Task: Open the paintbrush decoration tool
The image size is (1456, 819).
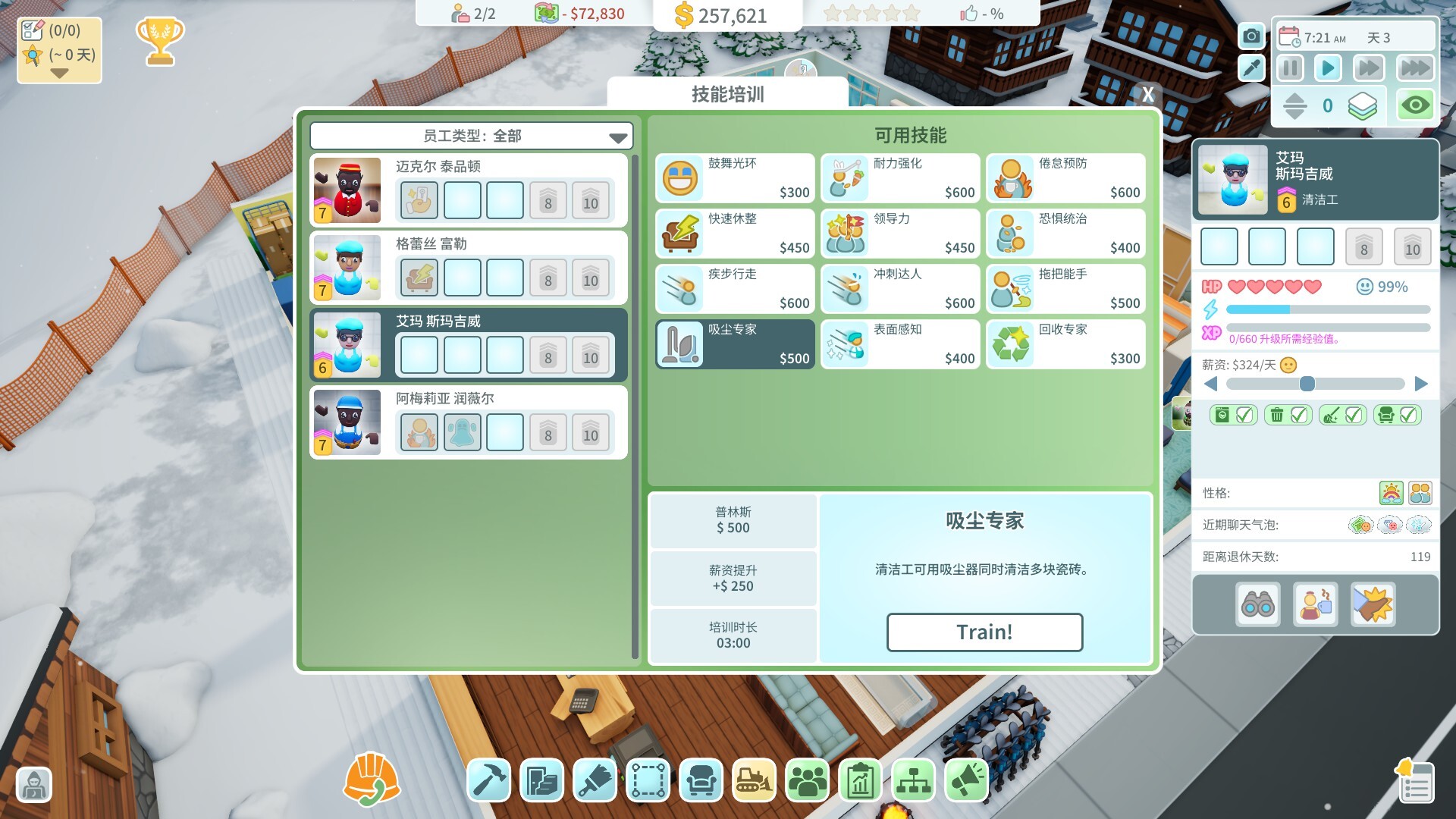Action: pyautogui.click(x=594, y=780)
